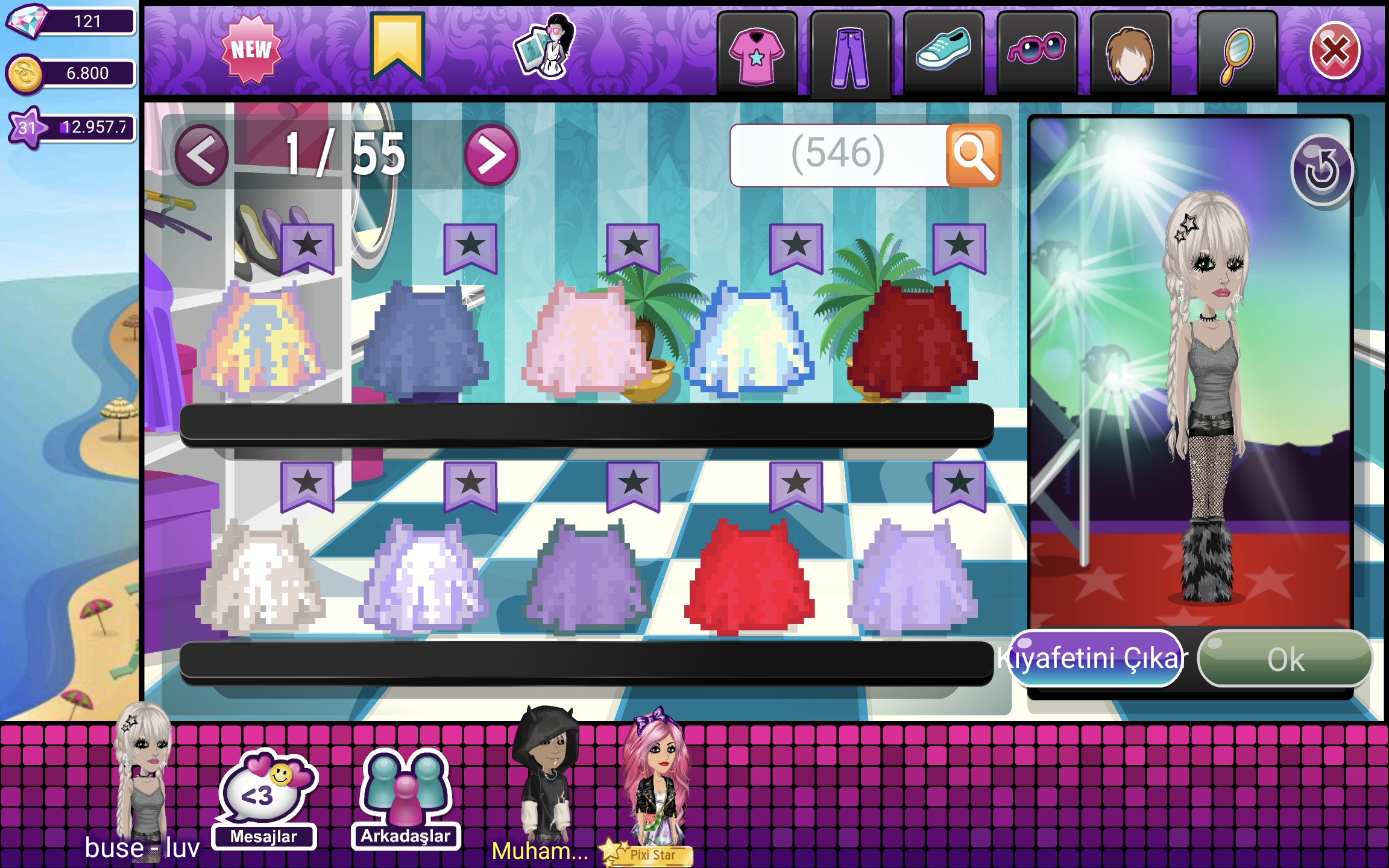Select the navy blue skirt

click(x=424, y=341)
